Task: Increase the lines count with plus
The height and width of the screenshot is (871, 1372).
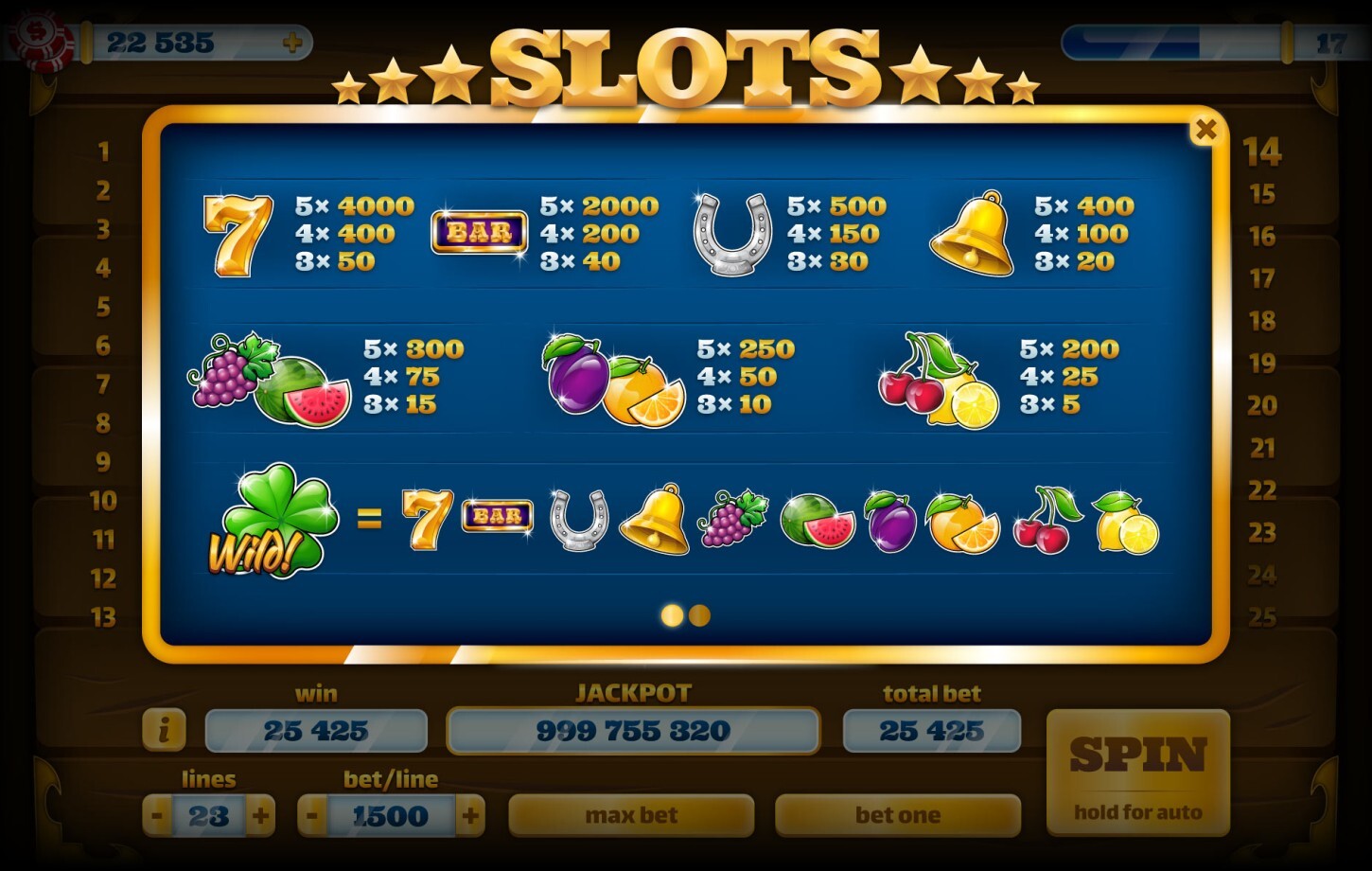Action: (x=261, y=815)
